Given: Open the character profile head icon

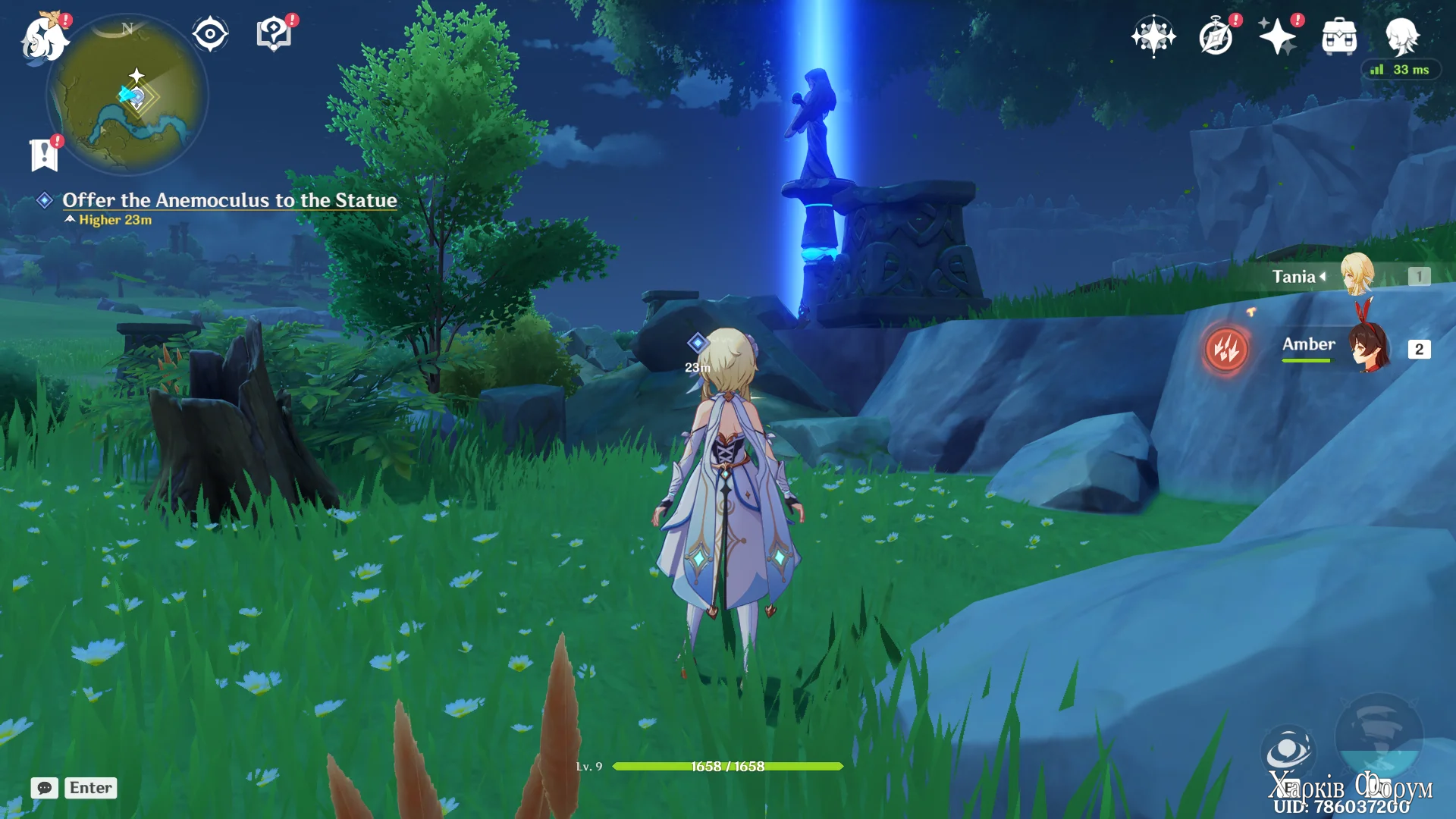Looking at the screenshot, I should [1401, 36].
